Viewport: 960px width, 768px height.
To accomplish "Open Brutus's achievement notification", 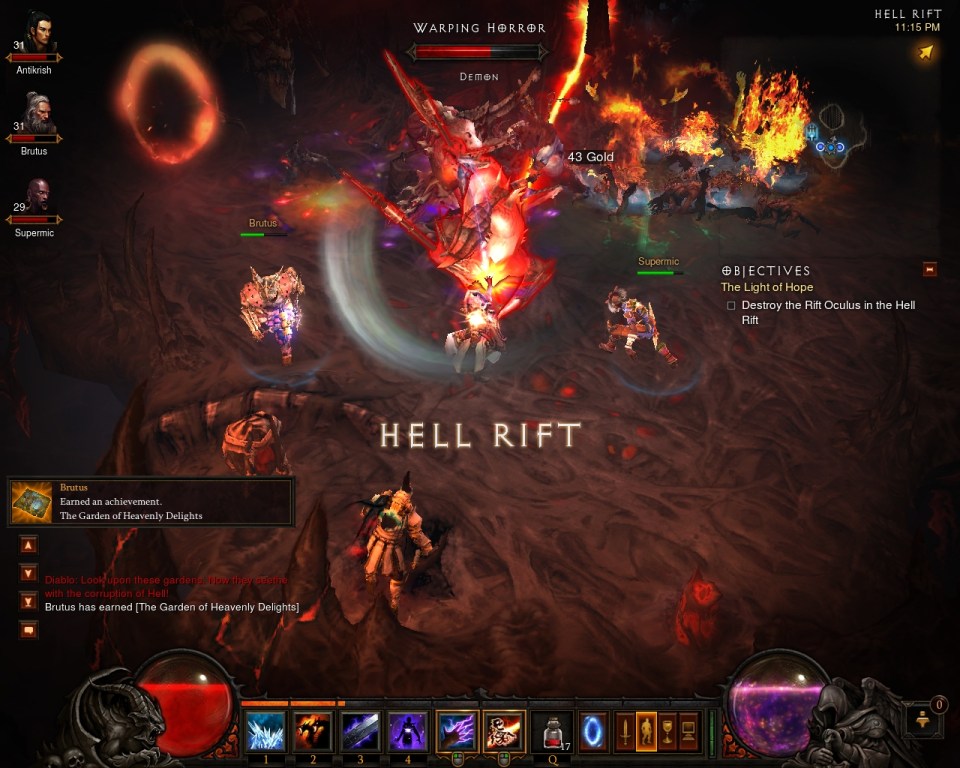I will (151, 502).
